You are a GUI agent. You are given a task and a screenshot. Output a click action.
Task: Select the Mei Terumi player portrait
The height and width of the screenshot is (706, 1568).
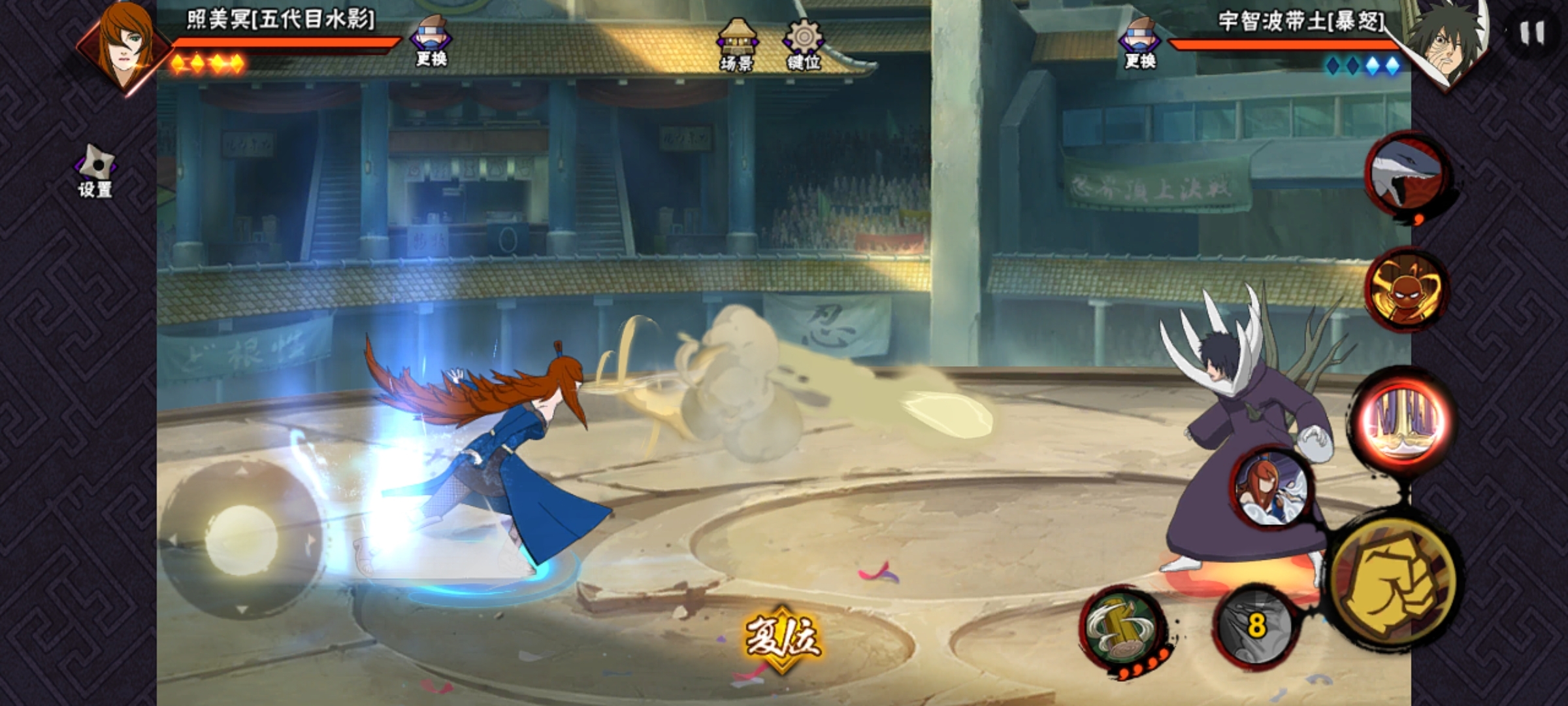(x=124, y=46)
